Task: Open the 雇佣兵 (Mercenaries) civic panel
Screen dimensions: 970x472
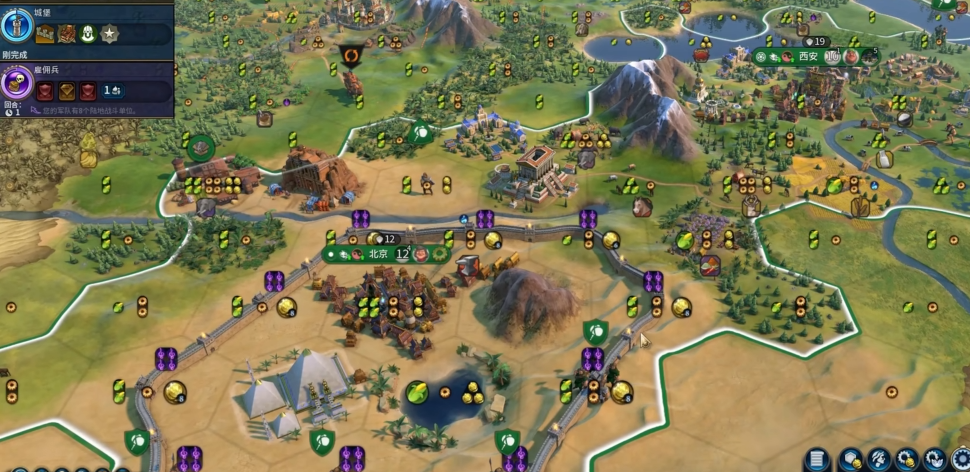Action: tap(17, 84)
